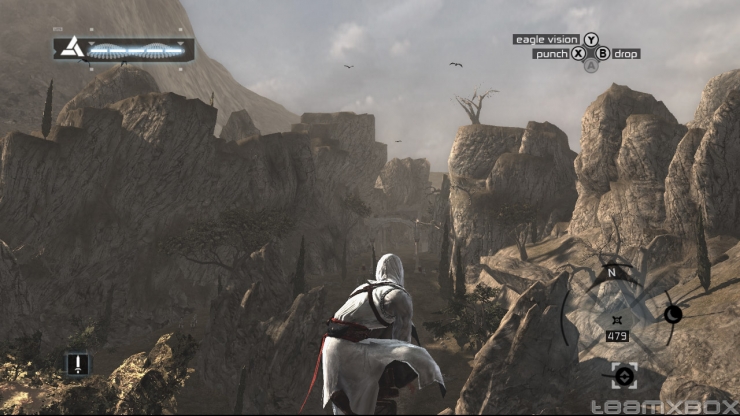740x416 pixels.
Task: Select the objective marker at compass center
Action: (x=616, y=319)
